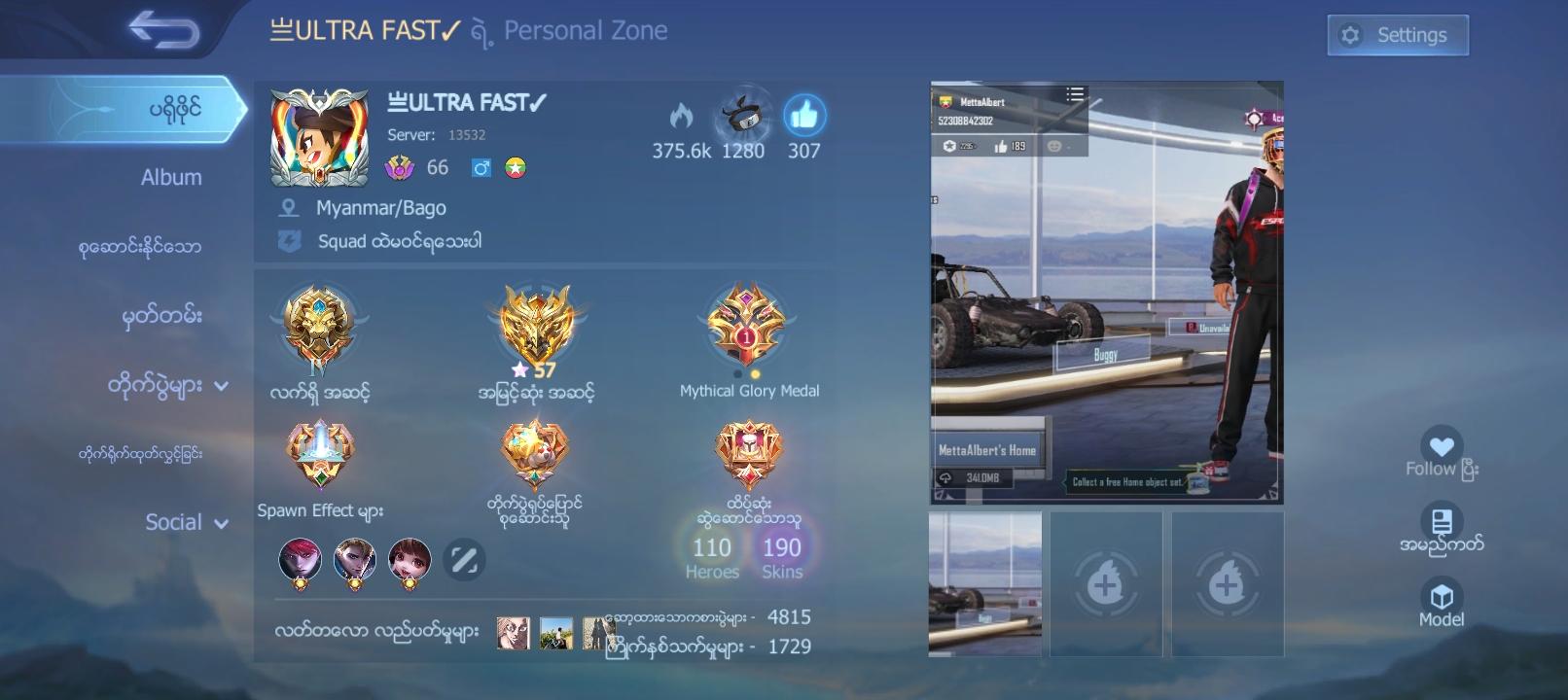Tap the Spawn Effect crystal icon
Screen dimensions: 1568x700
[x=319, y=453]
